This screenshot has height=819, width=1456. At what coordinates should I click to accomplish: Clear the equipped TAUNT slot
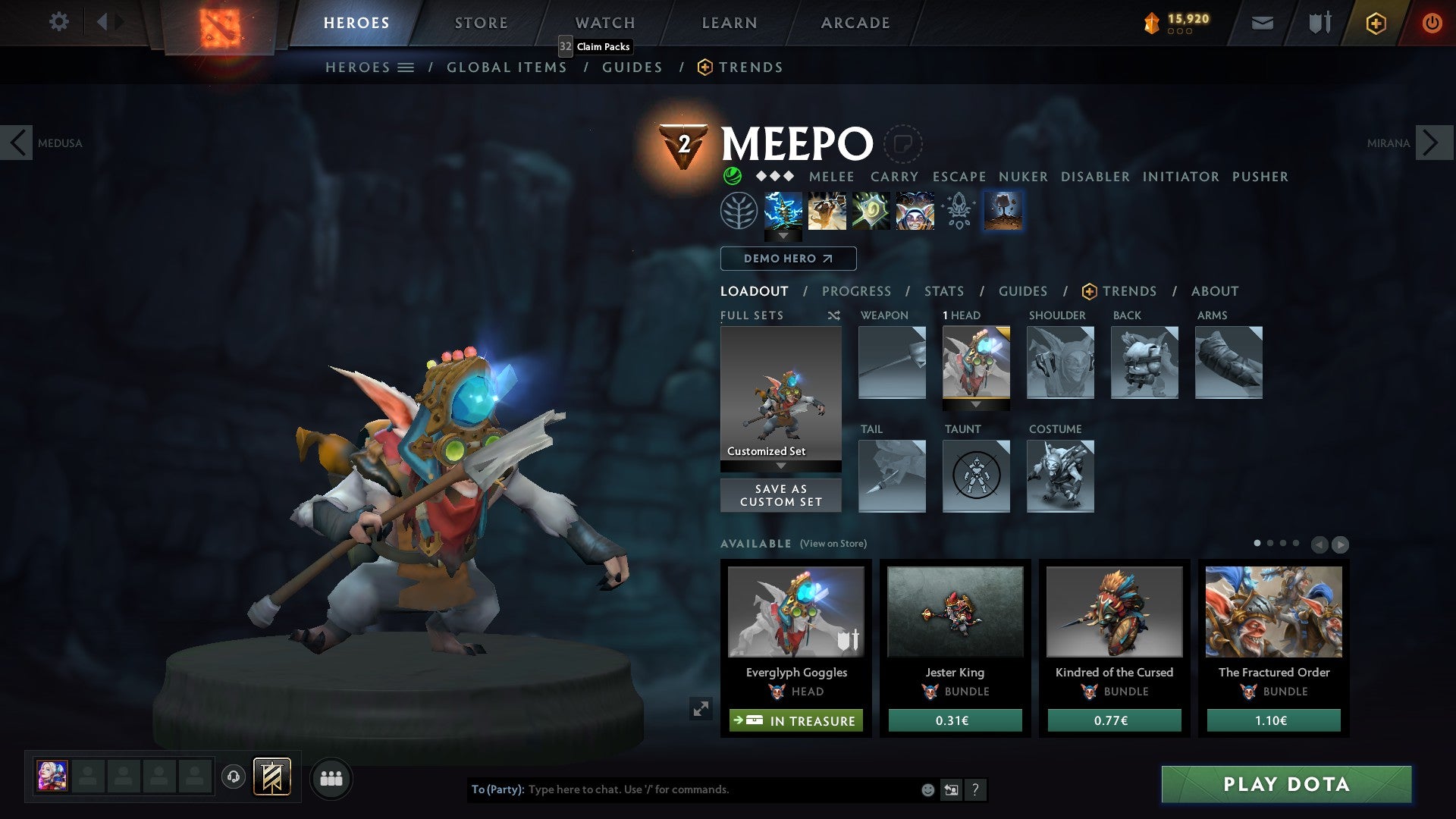[976, 476]
